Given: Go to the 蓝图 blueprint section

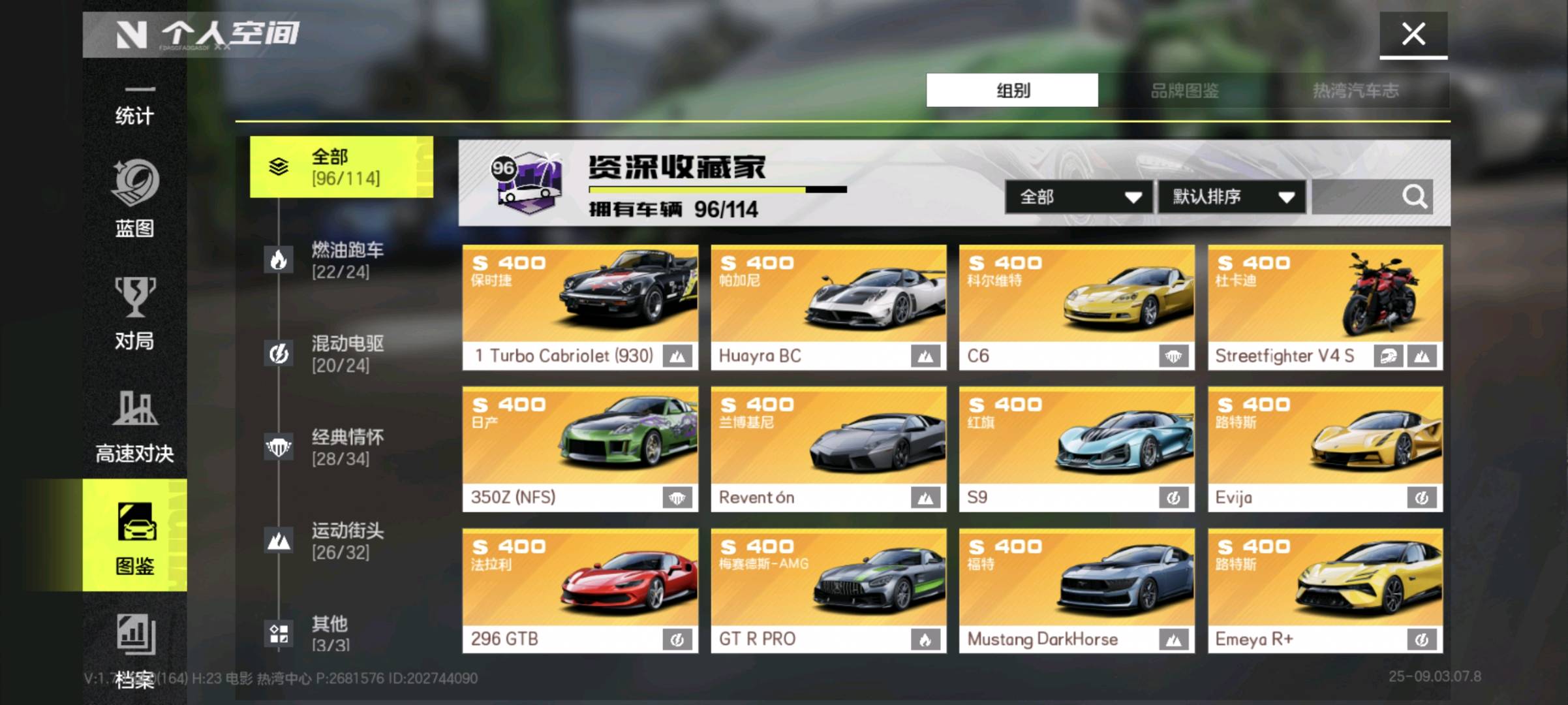Looking at the screenshot, I should click(x=134, y=199).
